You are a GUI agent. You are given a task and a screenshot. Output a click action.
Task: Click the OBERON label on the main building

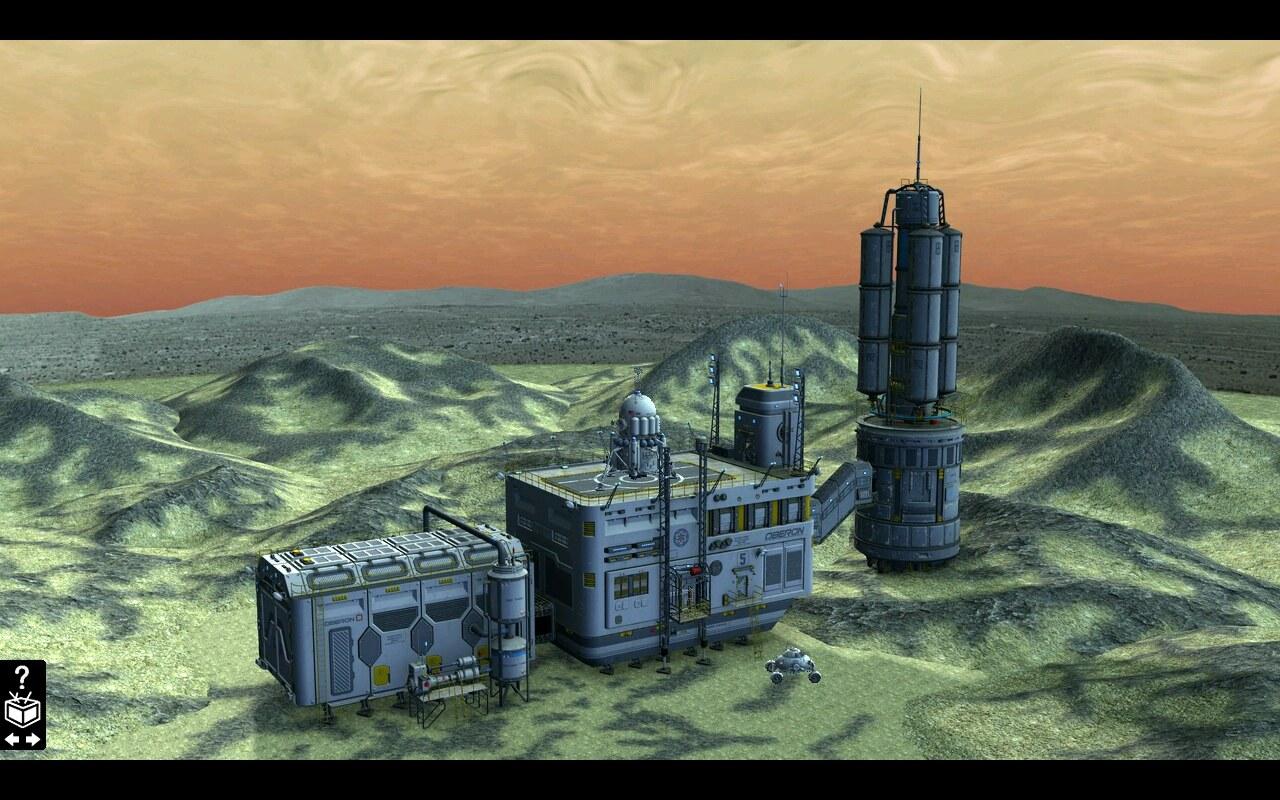[784, 533]
